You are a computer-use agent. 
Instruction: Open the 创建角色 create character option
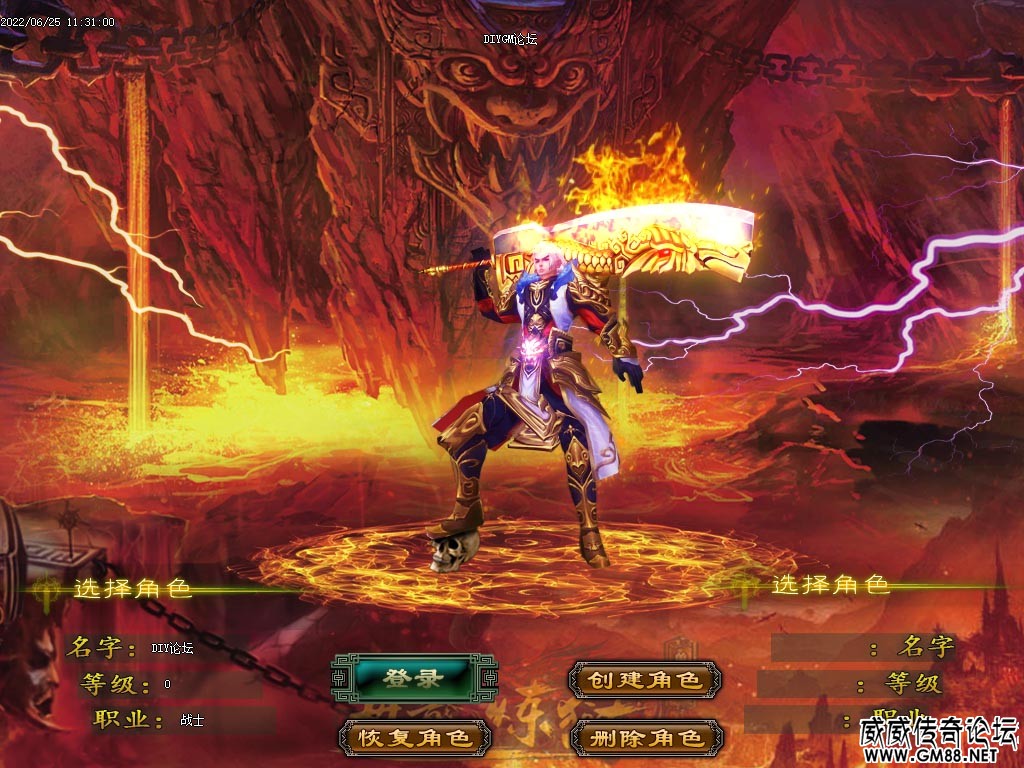[x=644, y=680]
